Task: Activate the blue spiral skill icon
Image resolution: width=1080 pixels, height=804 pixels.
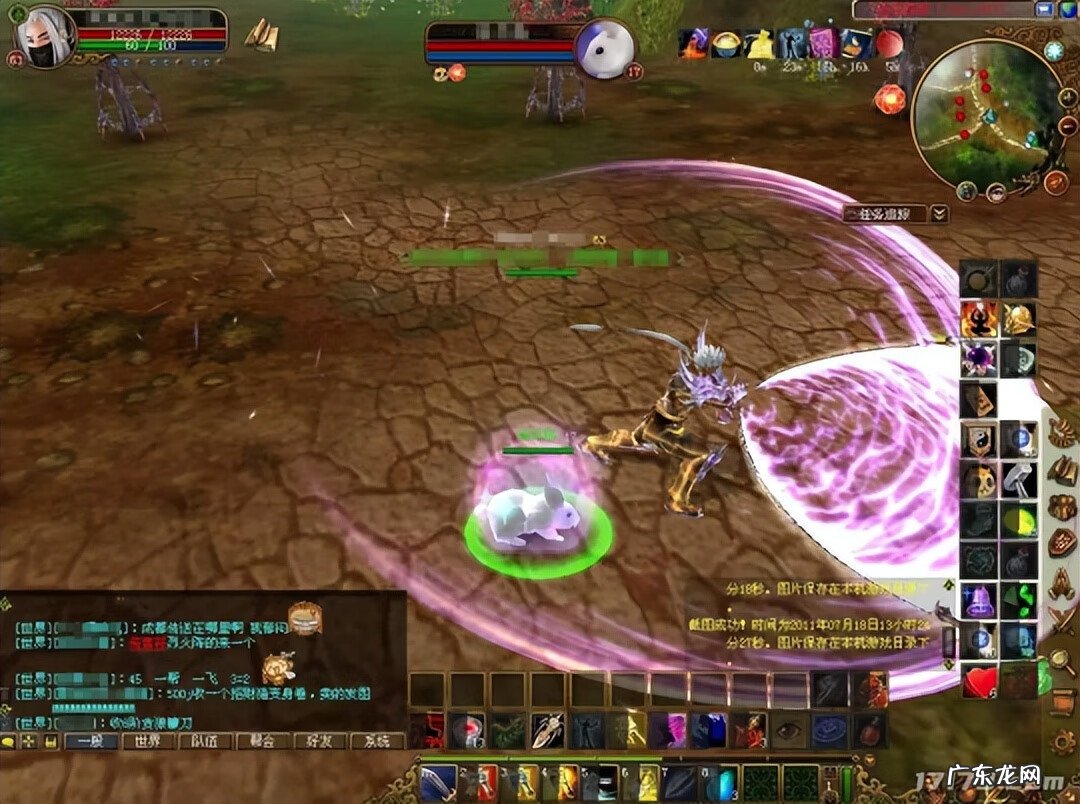Action: pyautogui.click(x=828, y=730)
